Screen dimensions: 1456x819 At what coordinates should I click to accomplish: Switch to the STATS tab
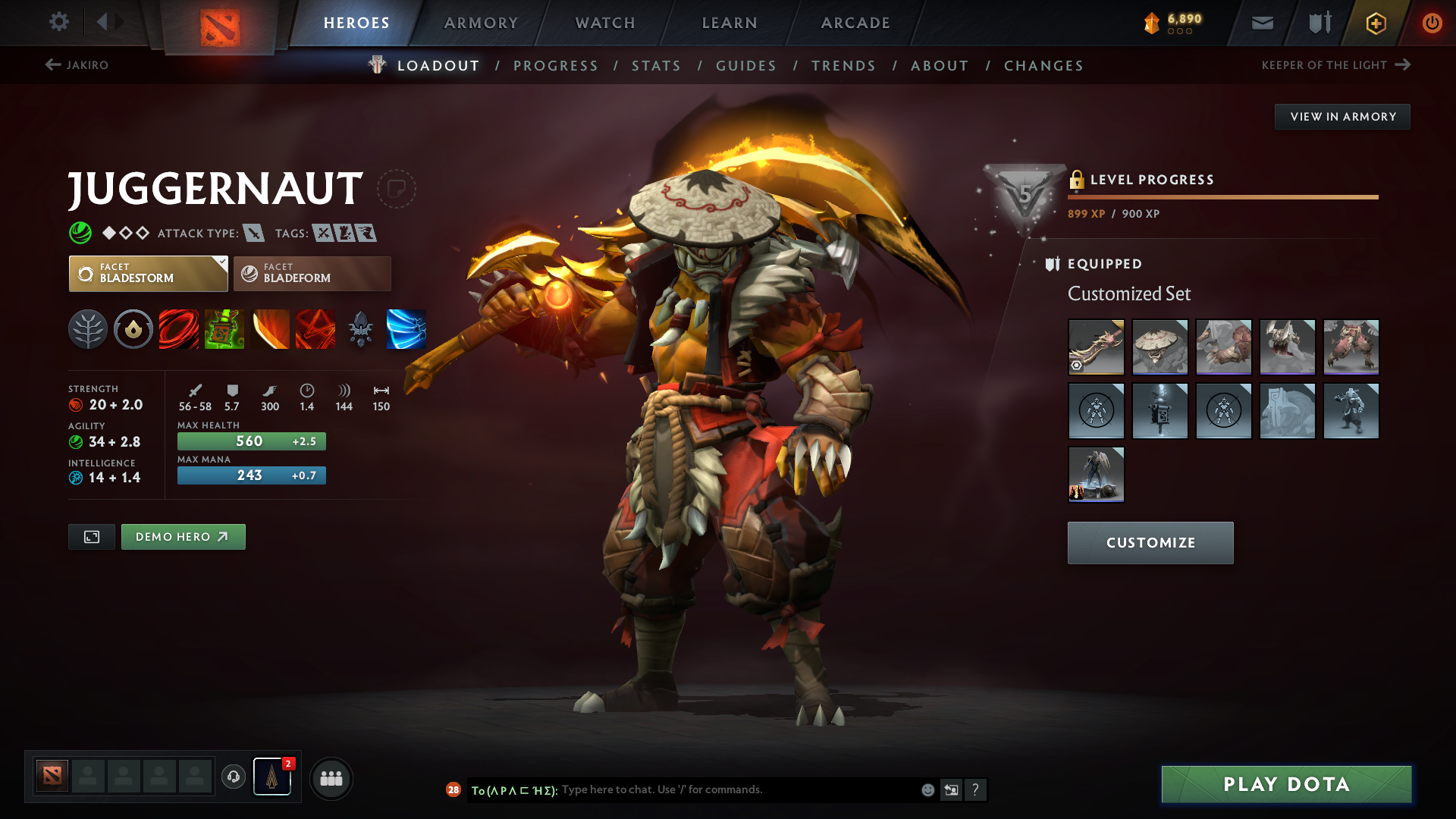tap(656, 66)
